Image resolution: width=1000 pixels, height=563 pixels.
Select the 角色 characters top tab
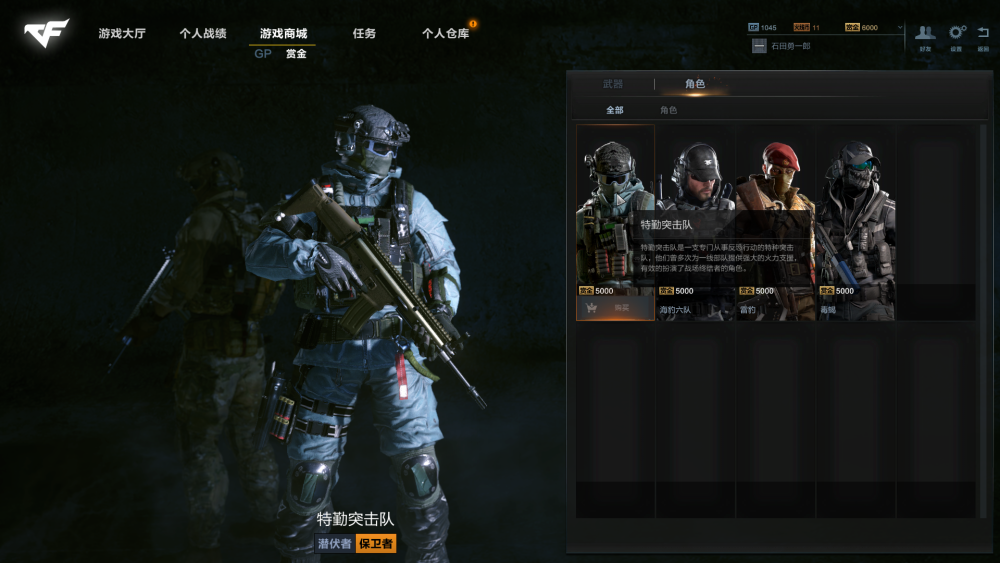tap(695, 84)
